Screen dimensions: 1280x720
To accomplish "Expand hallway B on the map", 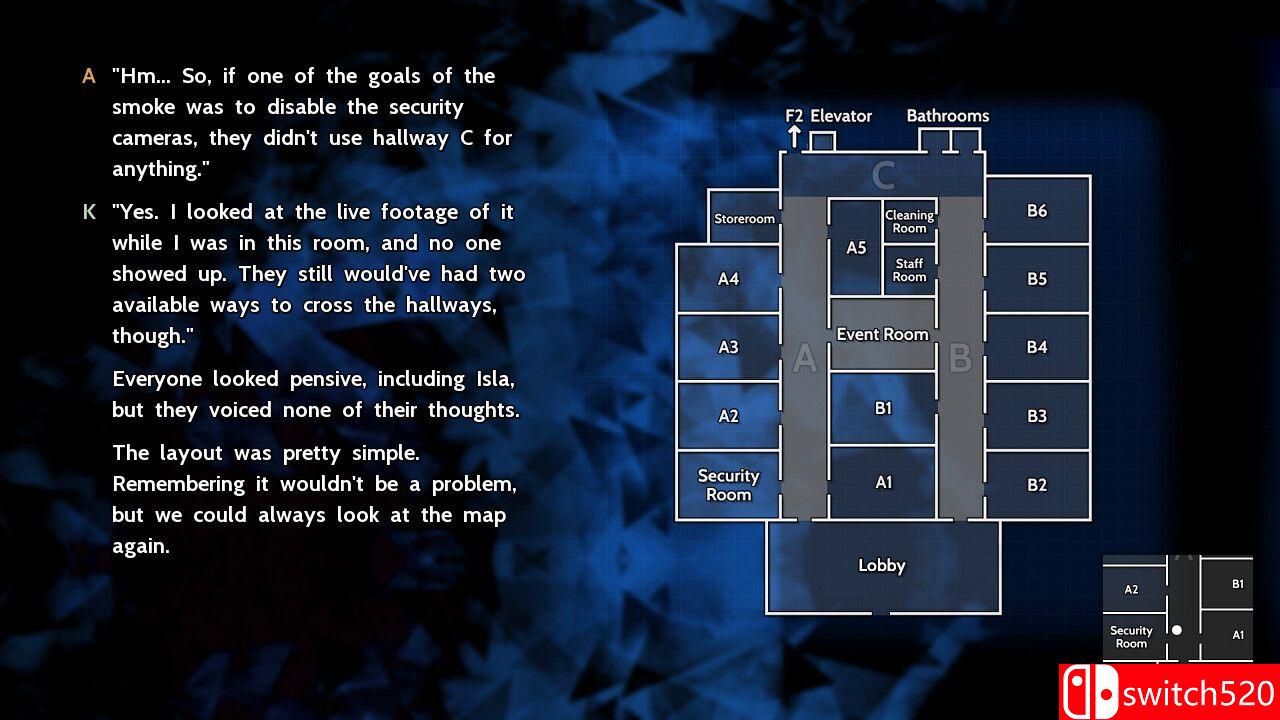I will 961,360.
